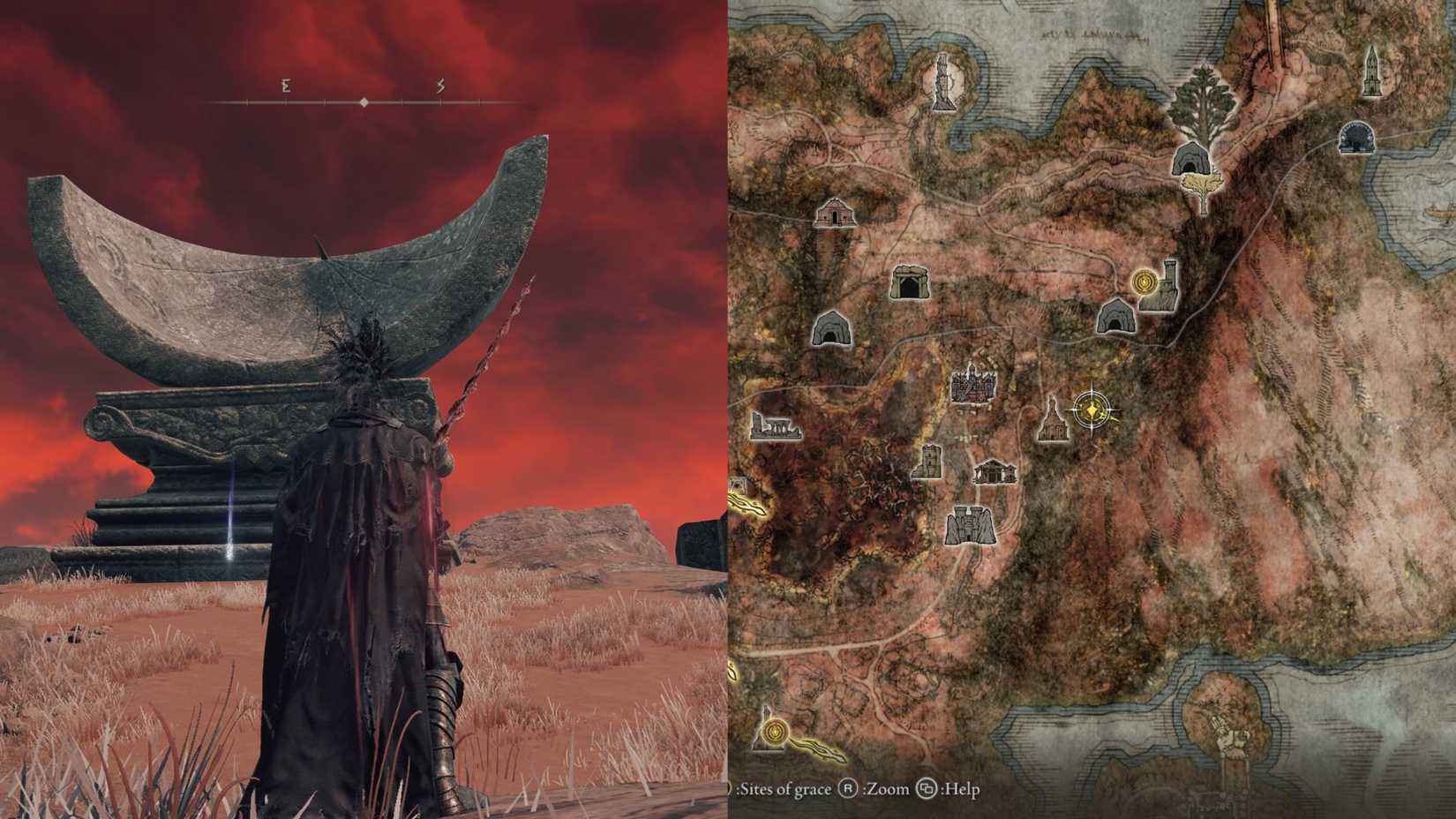Click the Minor Erdtree icon near the northeast coast
Image resolution: width=1456 pixels, height=819 pixels.
(x=1205, y=99)
